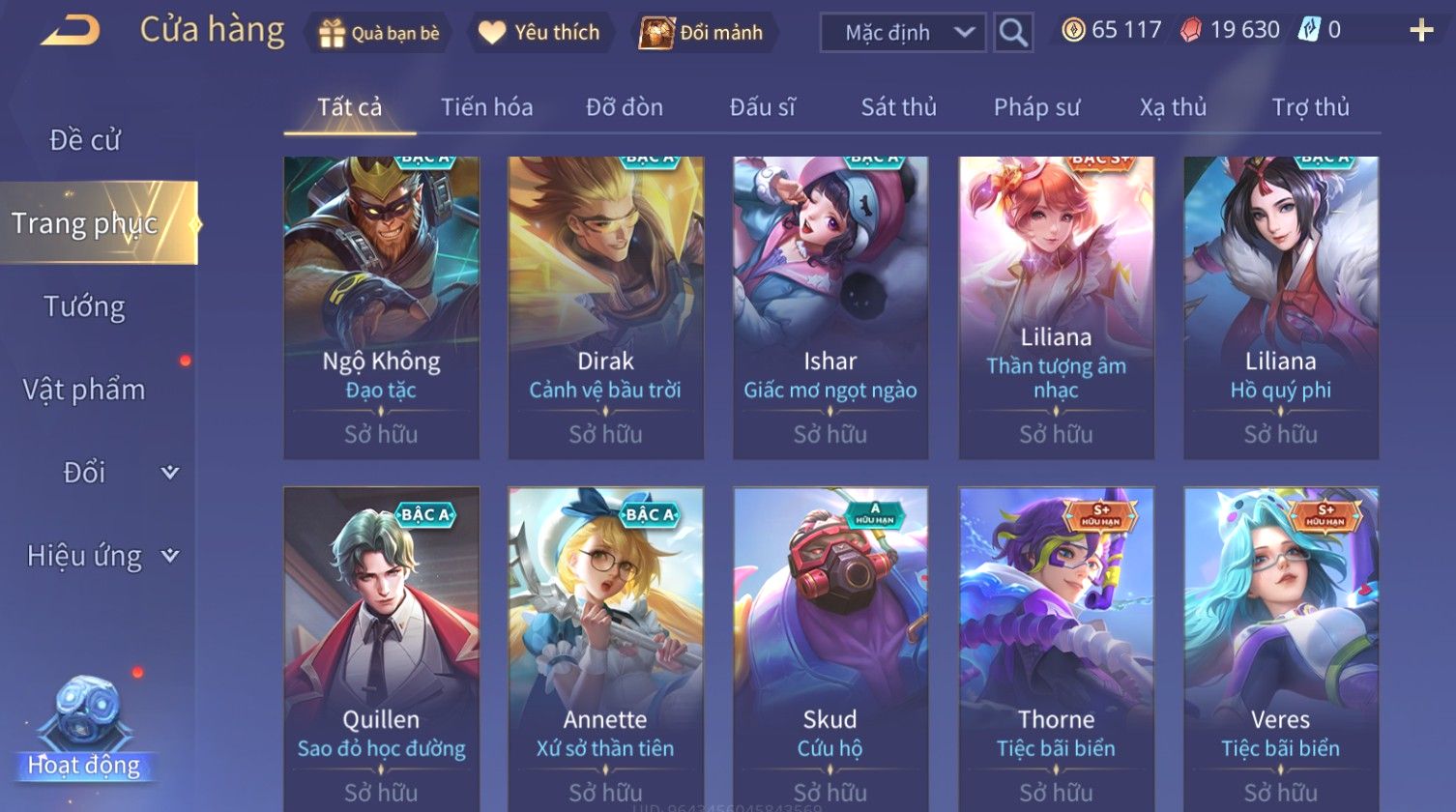Open the Yêu thích favorites list

click(539, 33)
